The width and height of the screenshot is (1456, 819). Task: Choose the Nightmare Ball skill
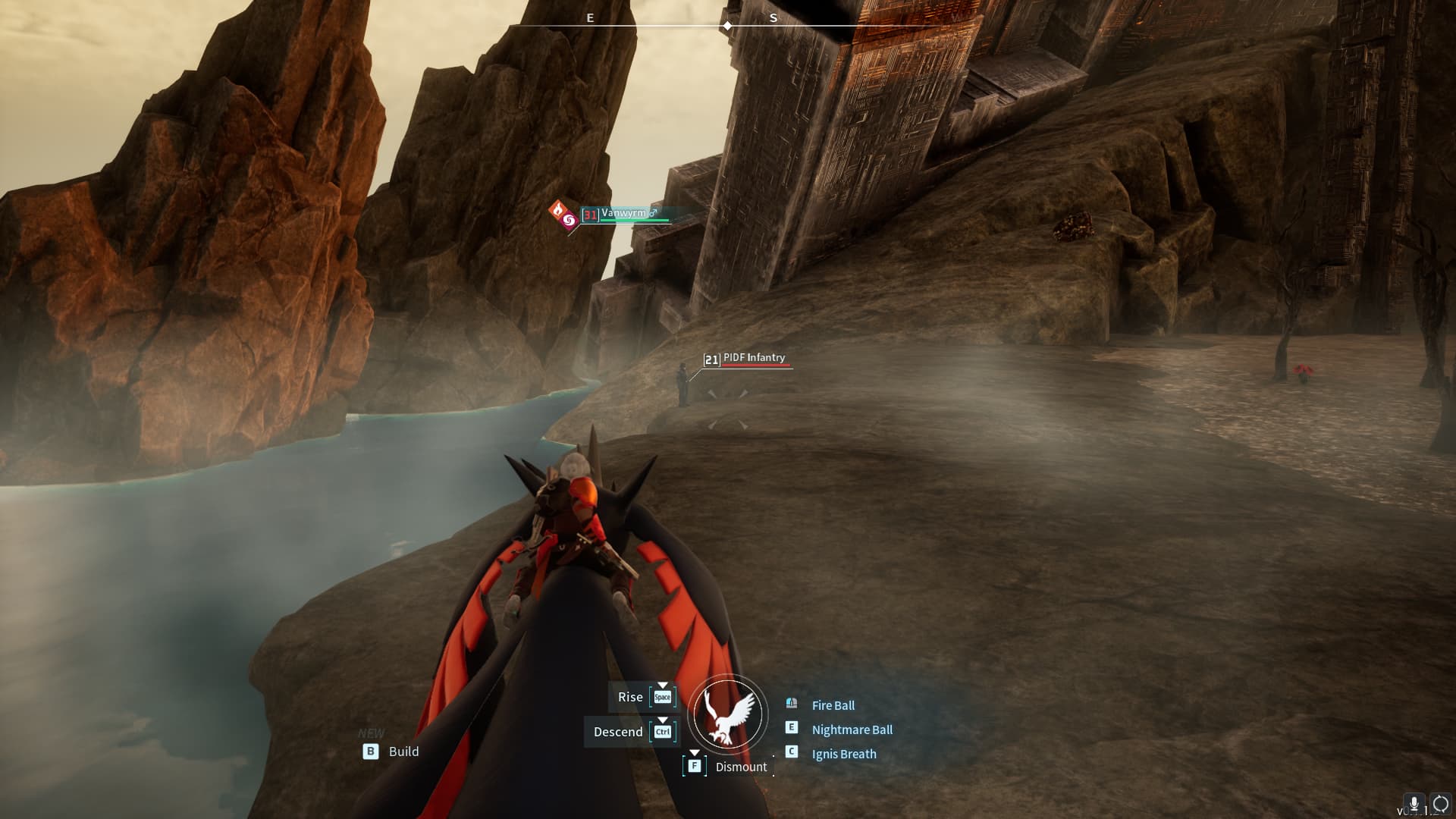(x=852, y=730)
